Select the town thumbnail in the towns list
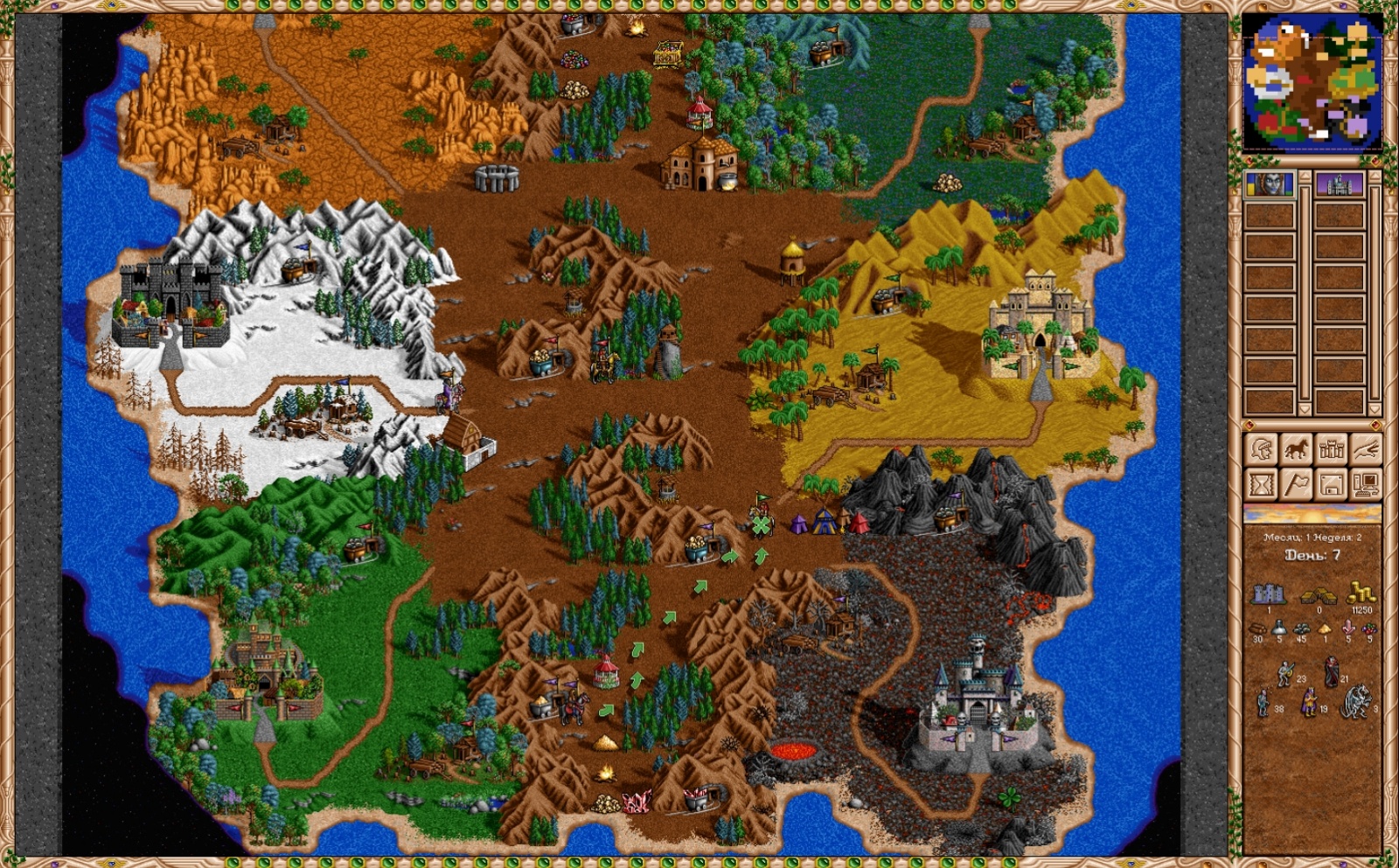 [1340, 185]
